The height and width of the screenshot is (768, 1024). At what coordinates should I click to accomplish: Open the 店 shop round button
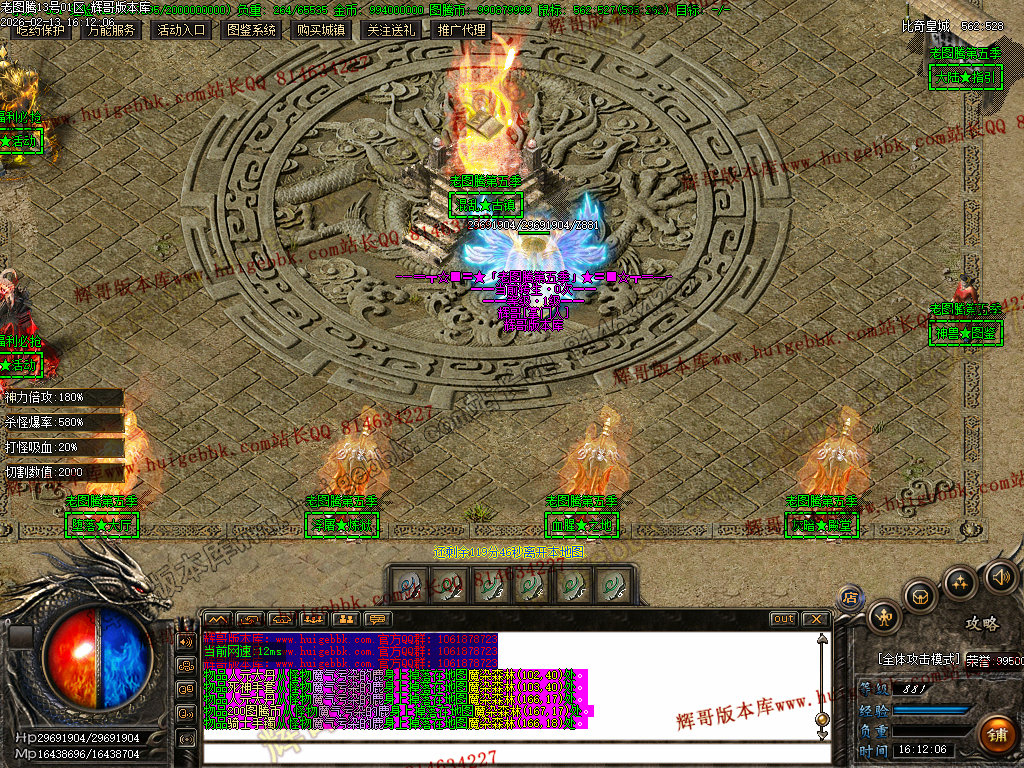click(x=850, y=598)
